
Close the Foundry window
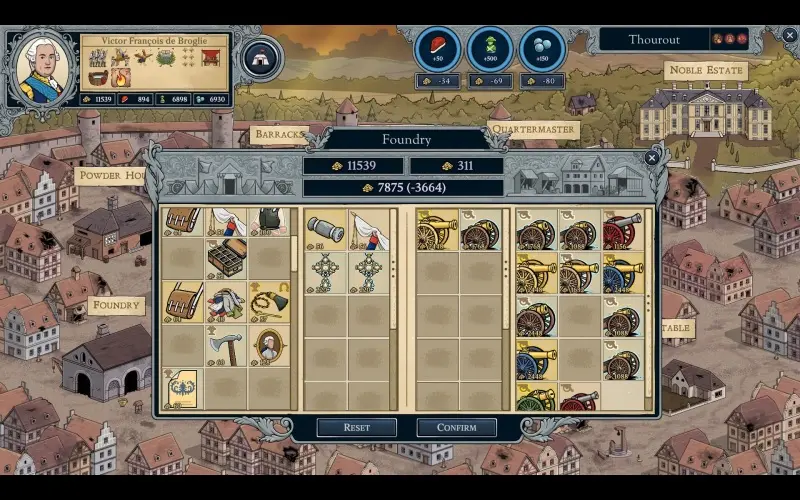click(652, 157)
